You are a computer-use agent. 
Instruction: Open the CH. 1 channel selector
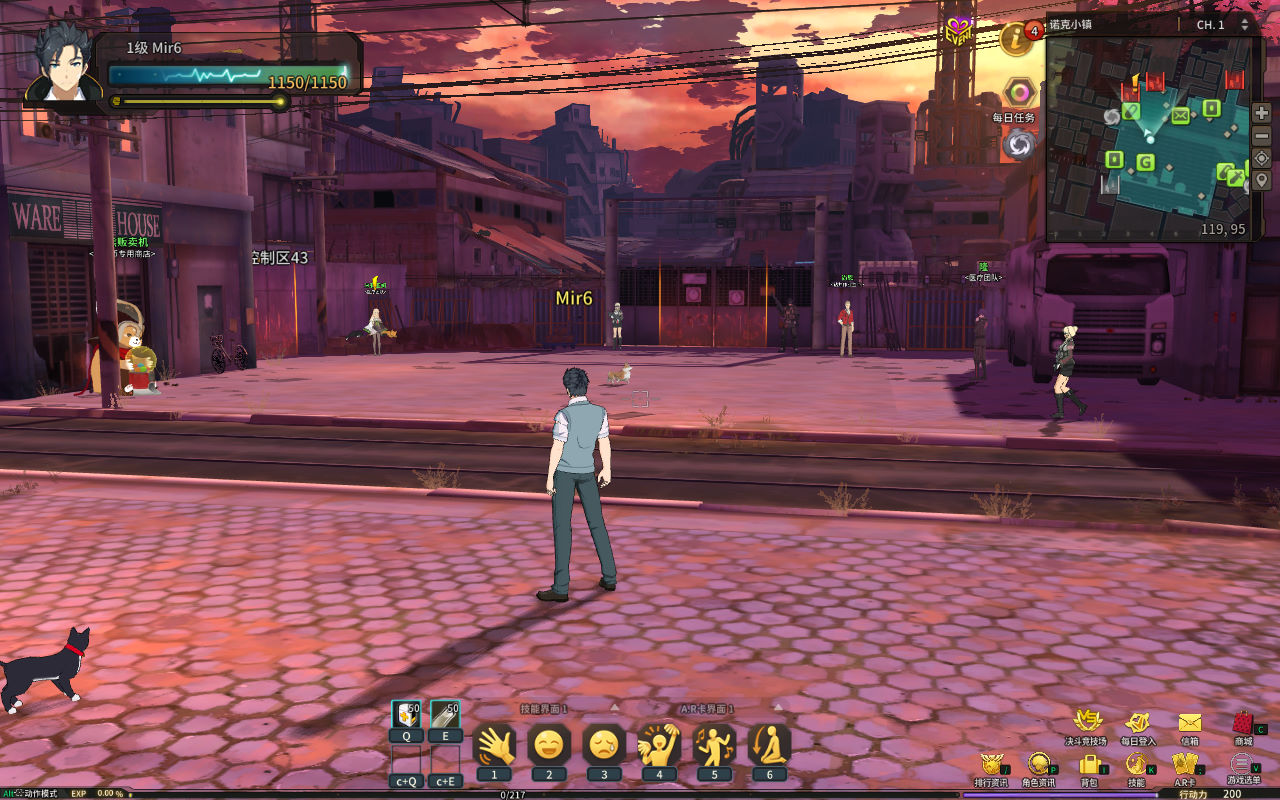(x=1221, y=25)
